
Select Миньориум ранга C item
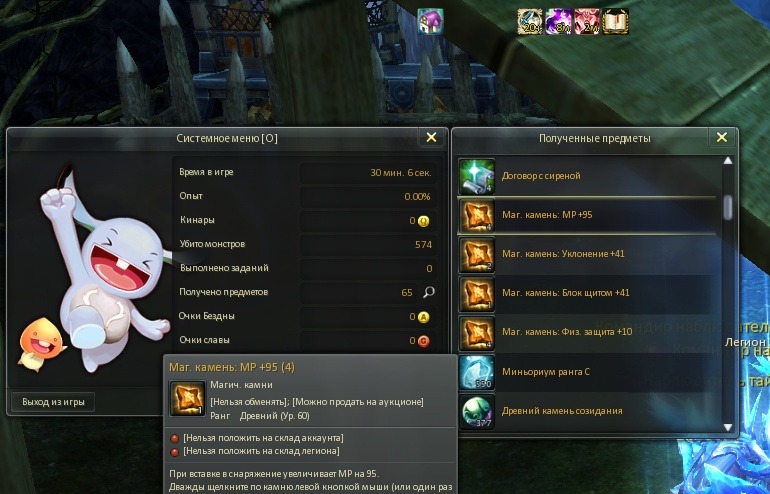[x=590, y=371]
